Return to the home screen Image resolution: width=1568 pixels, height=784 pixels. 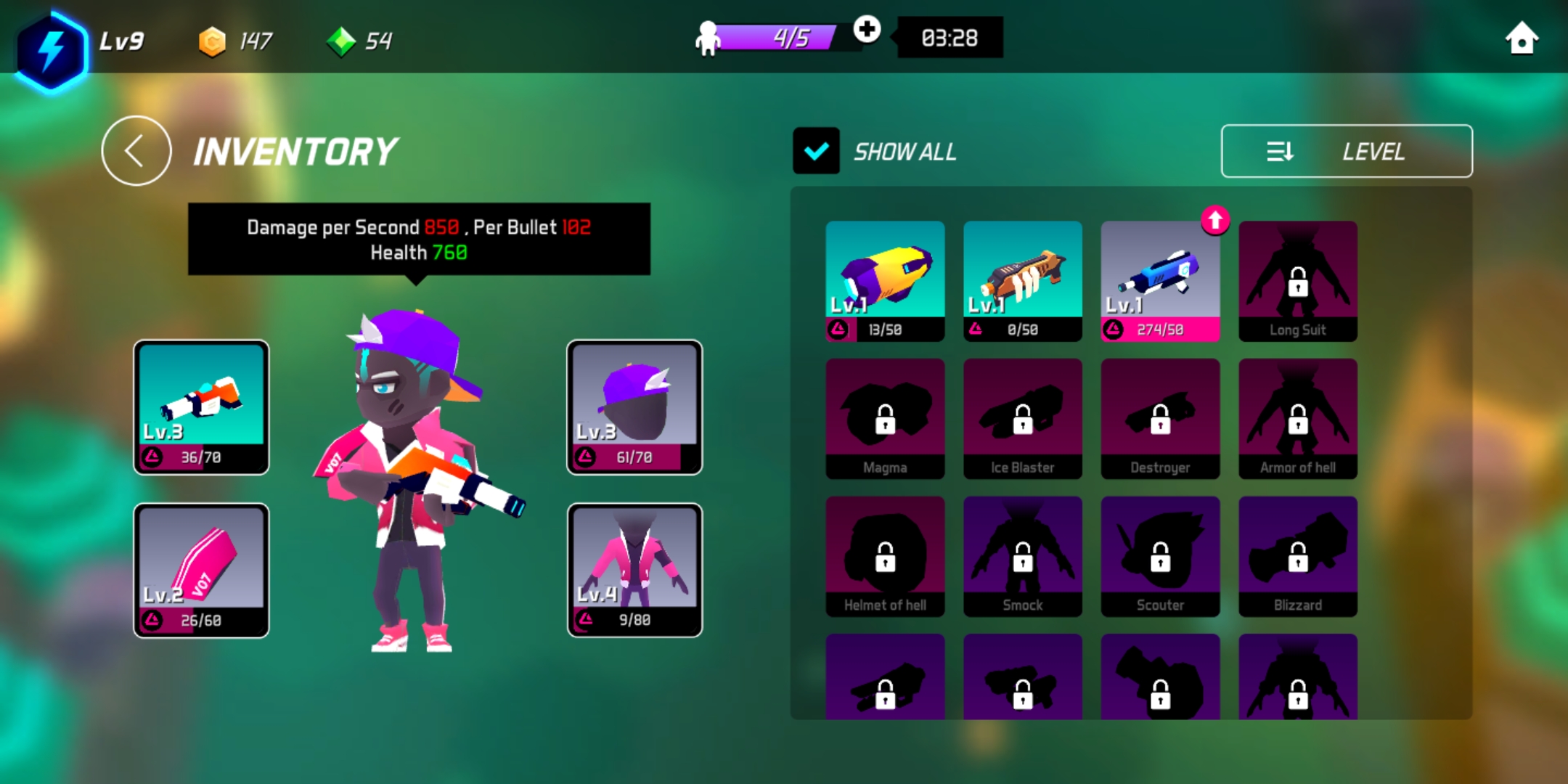click(x=1522, y=38)
